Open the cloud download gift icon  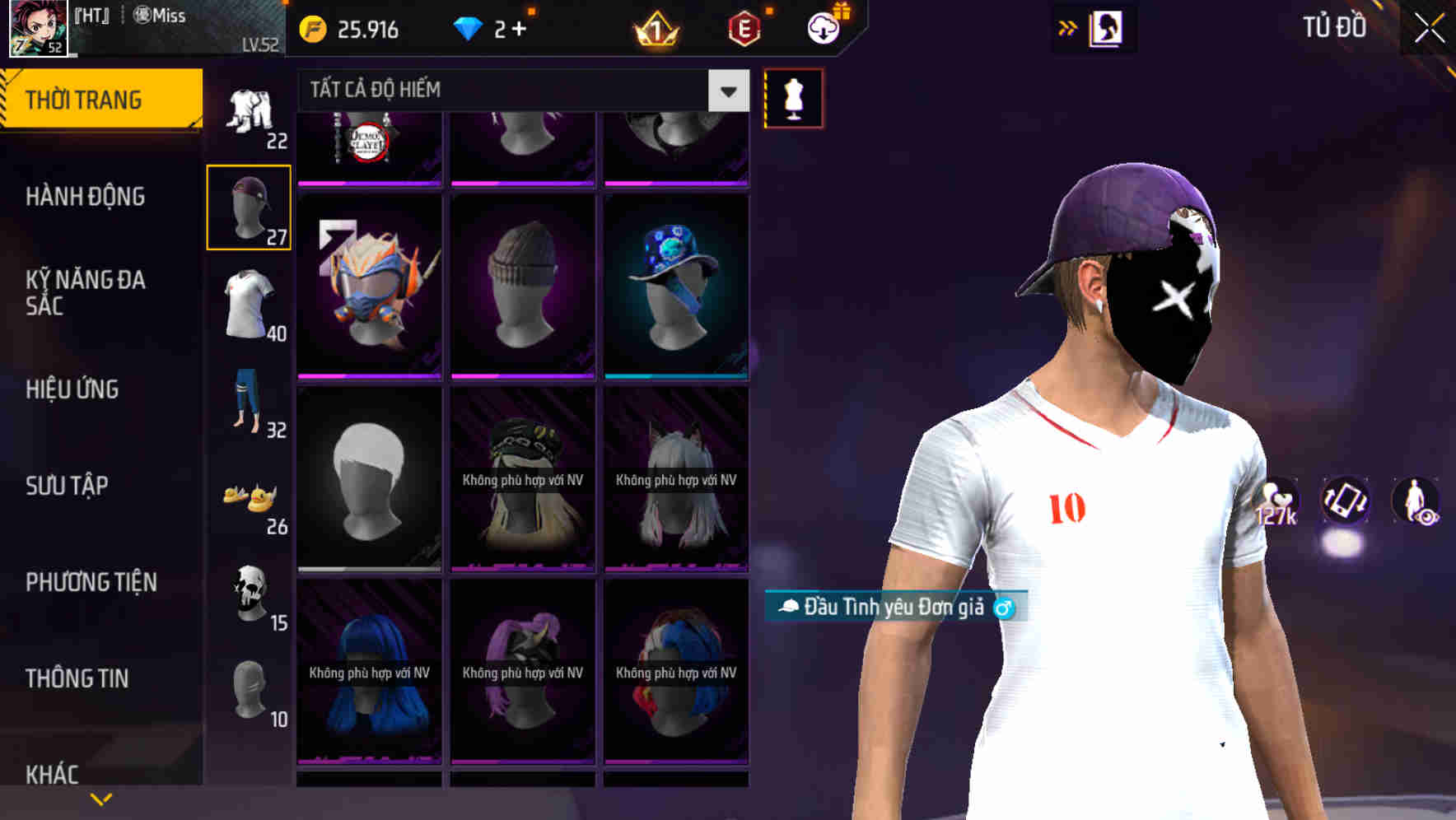823,27
